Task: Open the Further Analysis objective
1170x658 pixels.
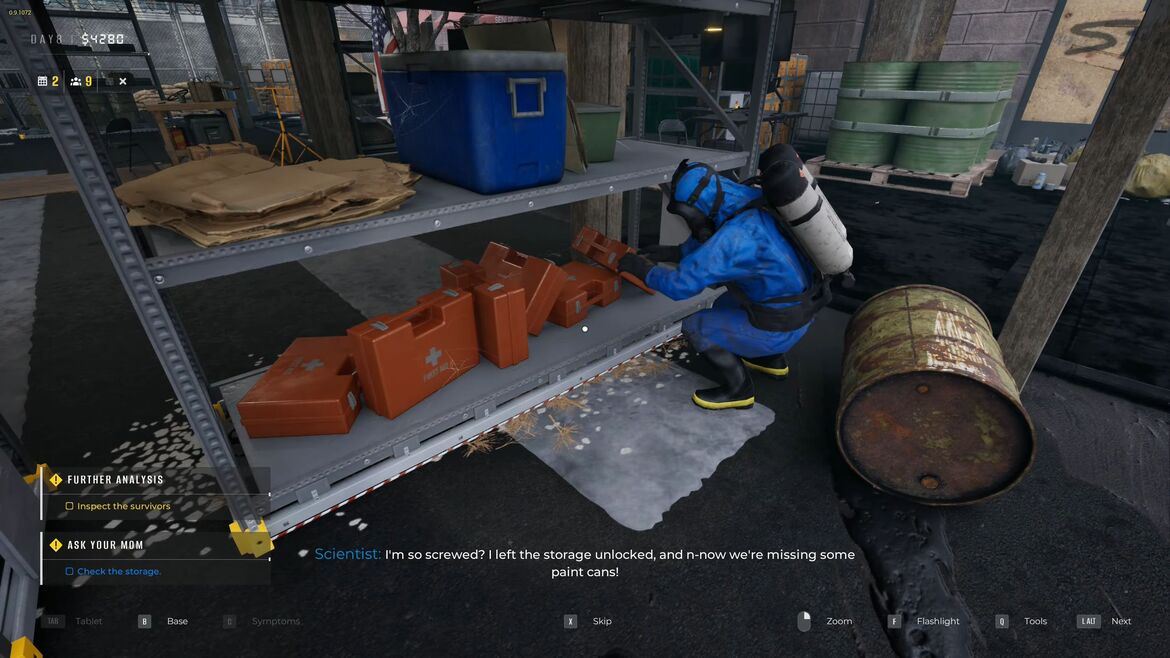Action: pyautogui.click(x=115, y=480)
